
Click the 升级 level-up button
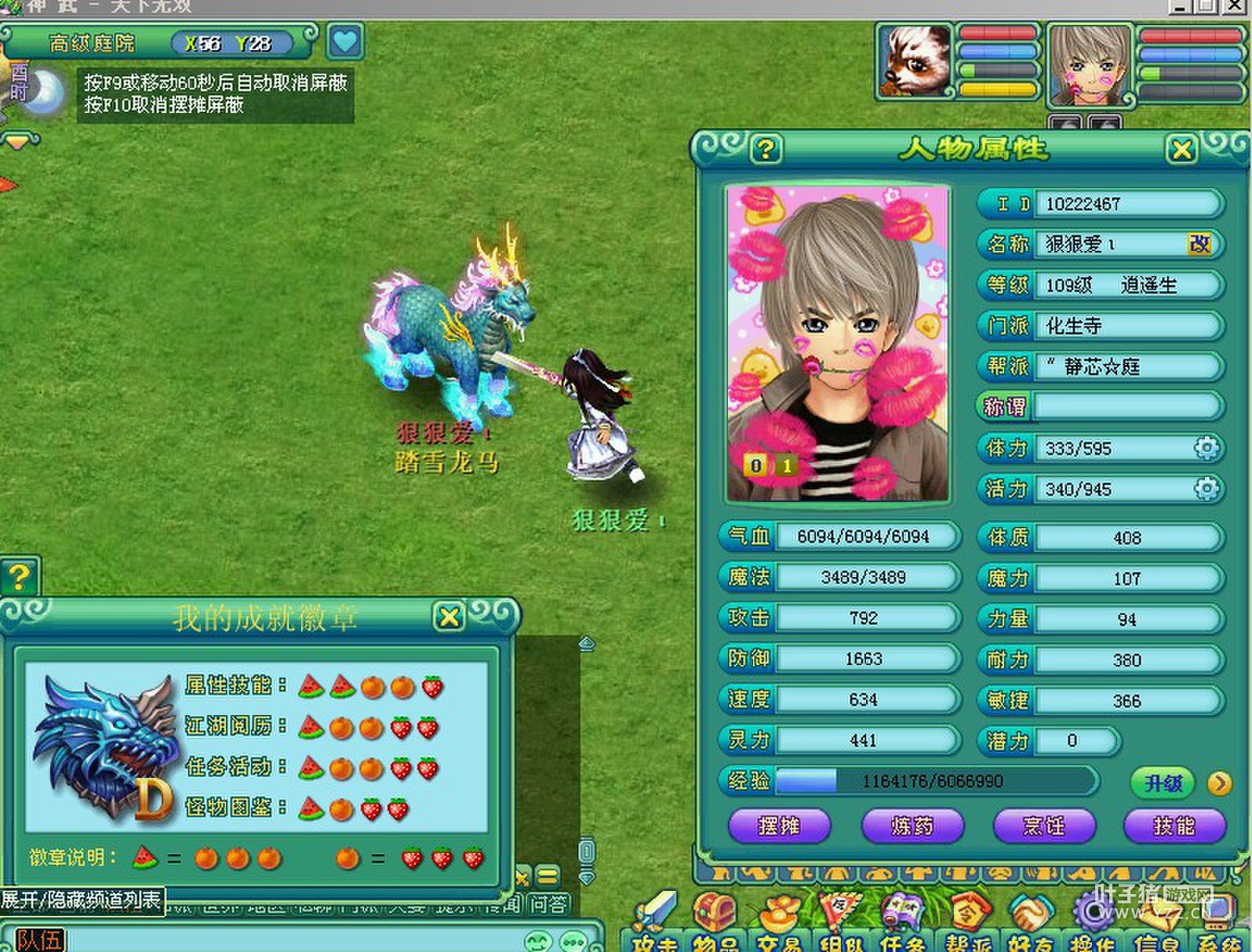click(x=1162, y=782)
